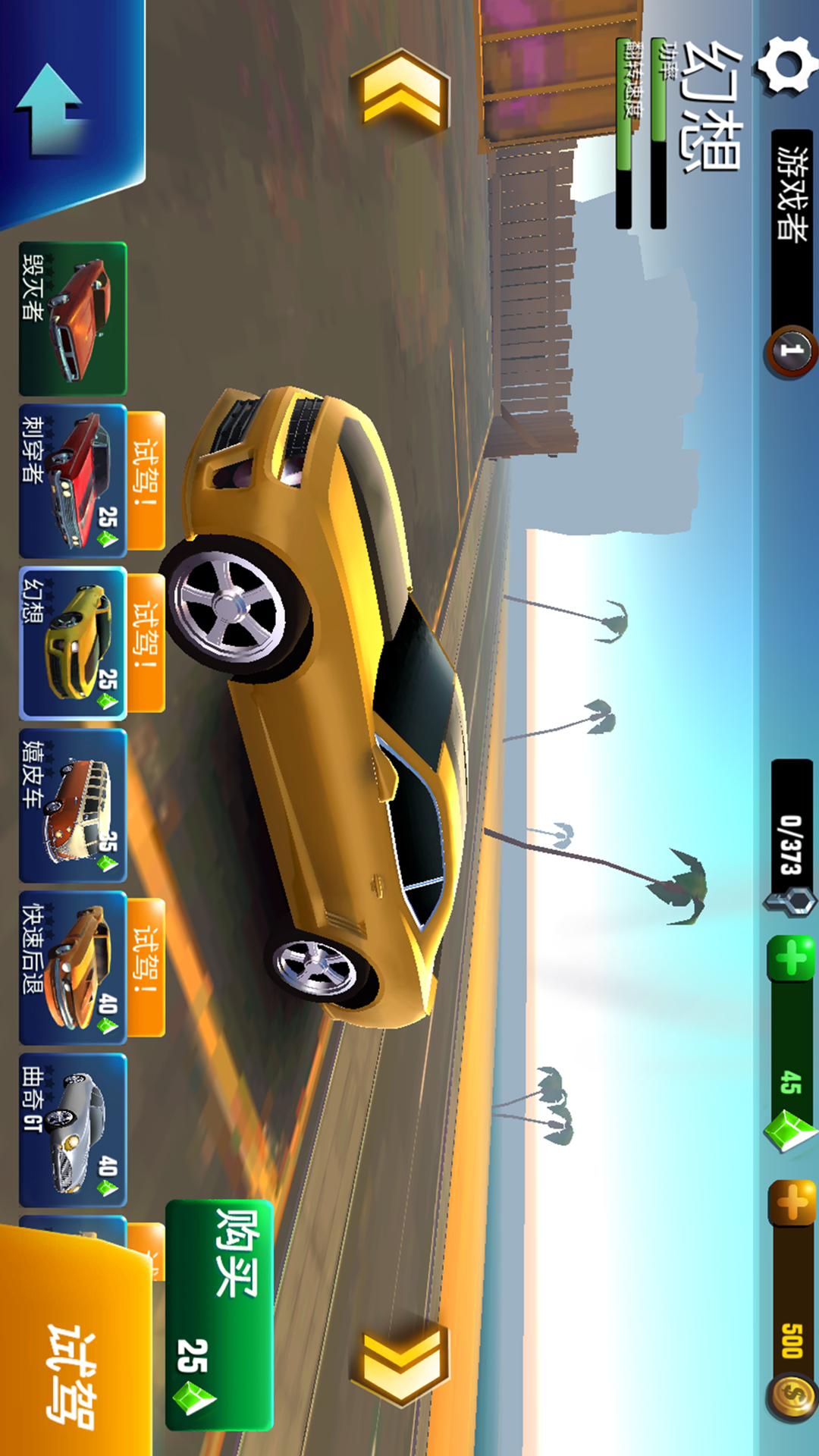Buy the 幻想 car for 25 gems
Screen dimensions: 819x1456
[219, 1314]
